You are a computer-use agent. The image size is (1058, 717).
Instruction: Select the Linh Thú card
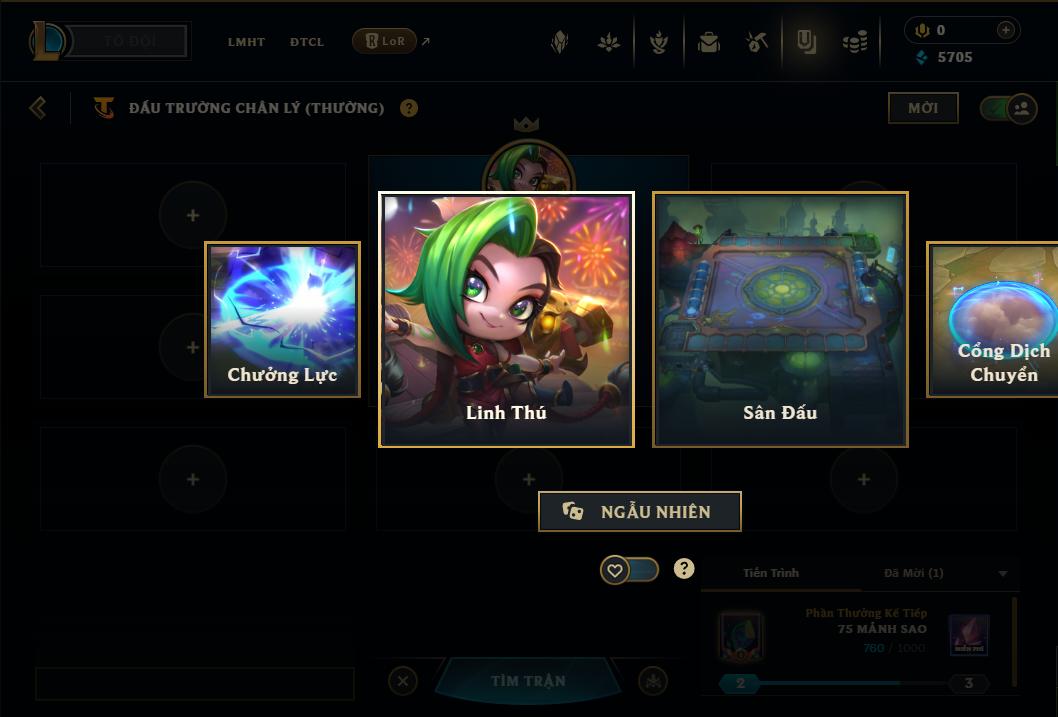tap(506, 319)
